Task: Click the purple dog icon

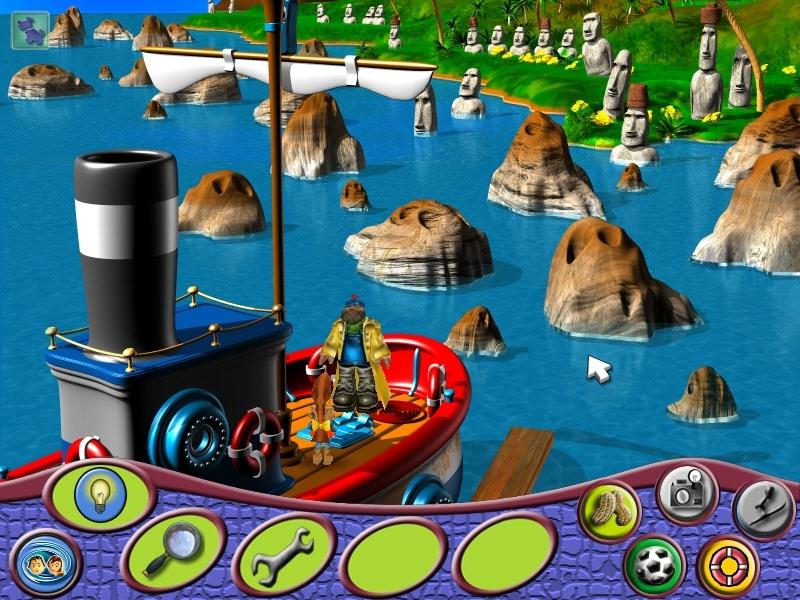Action: tap(27, 28)
